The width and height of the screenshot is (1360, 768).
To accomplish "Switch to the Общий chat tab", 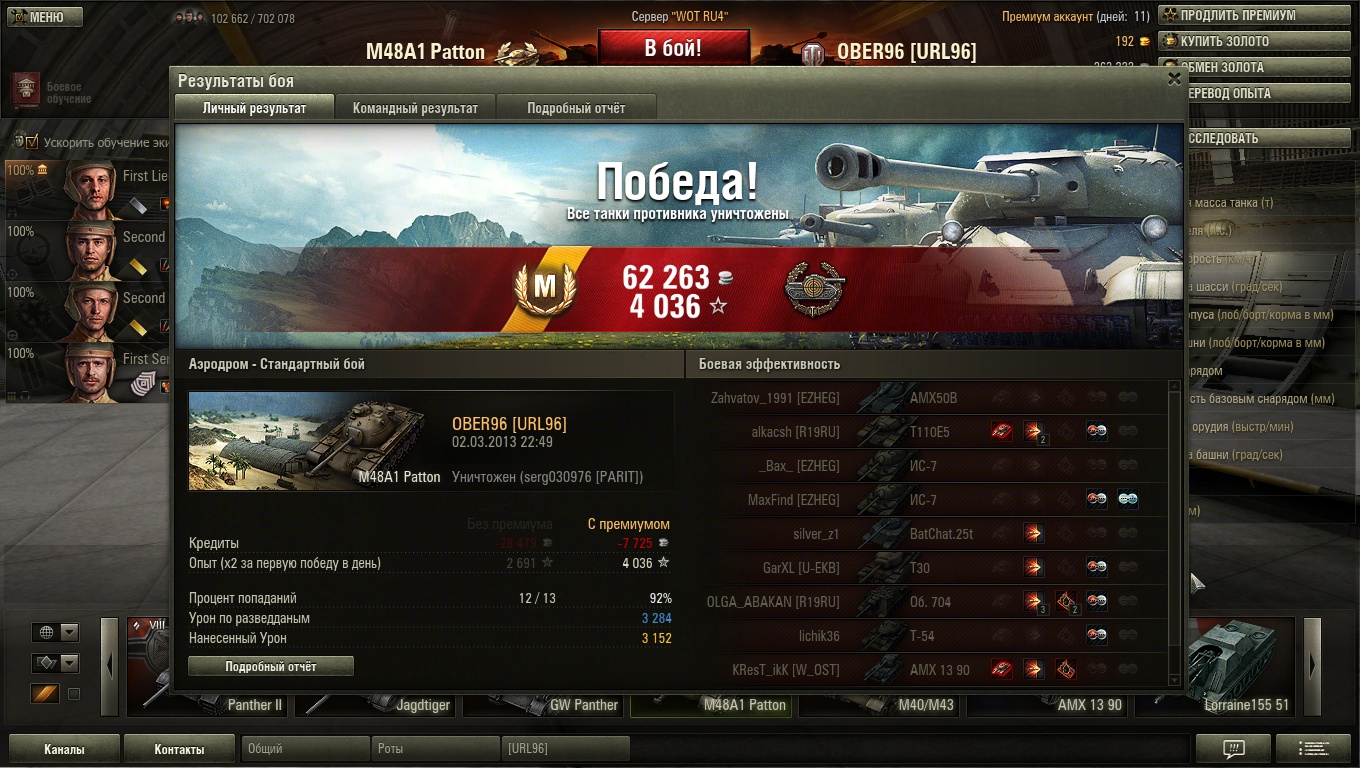I will [305, 749].
